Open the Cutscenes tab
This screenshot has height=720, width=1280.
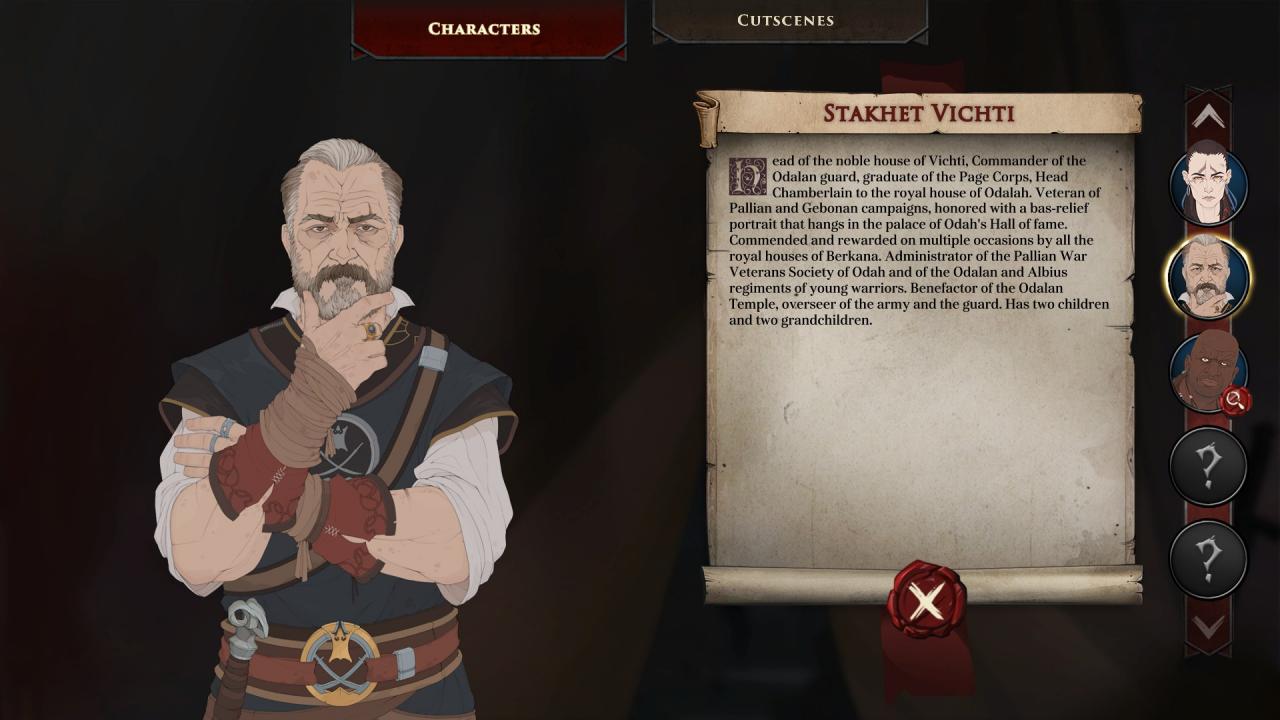pyautogui.click(x=786, y=20)
